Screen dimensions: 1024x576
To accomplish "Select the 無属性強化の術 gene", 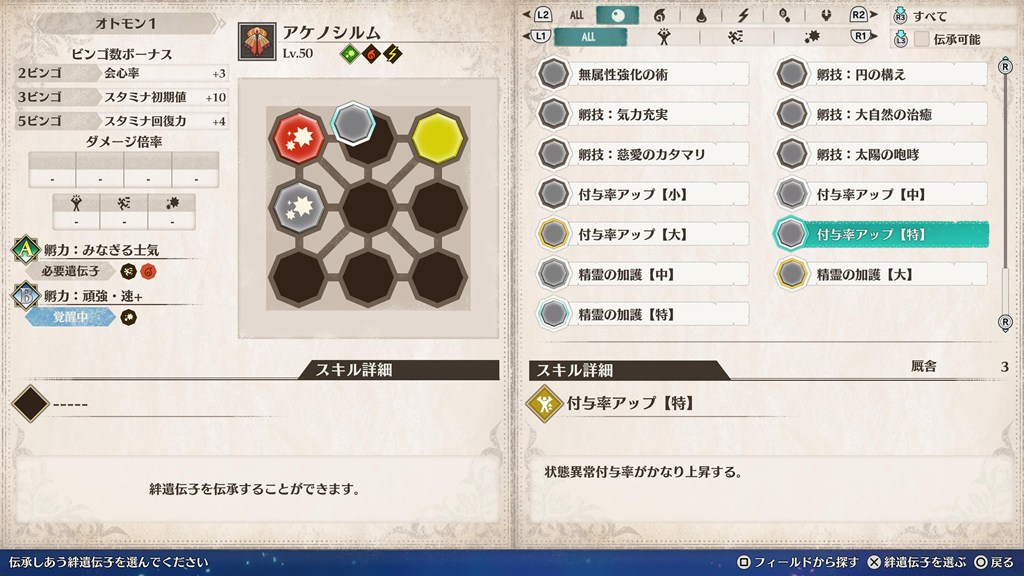I will tap(643, 74).
